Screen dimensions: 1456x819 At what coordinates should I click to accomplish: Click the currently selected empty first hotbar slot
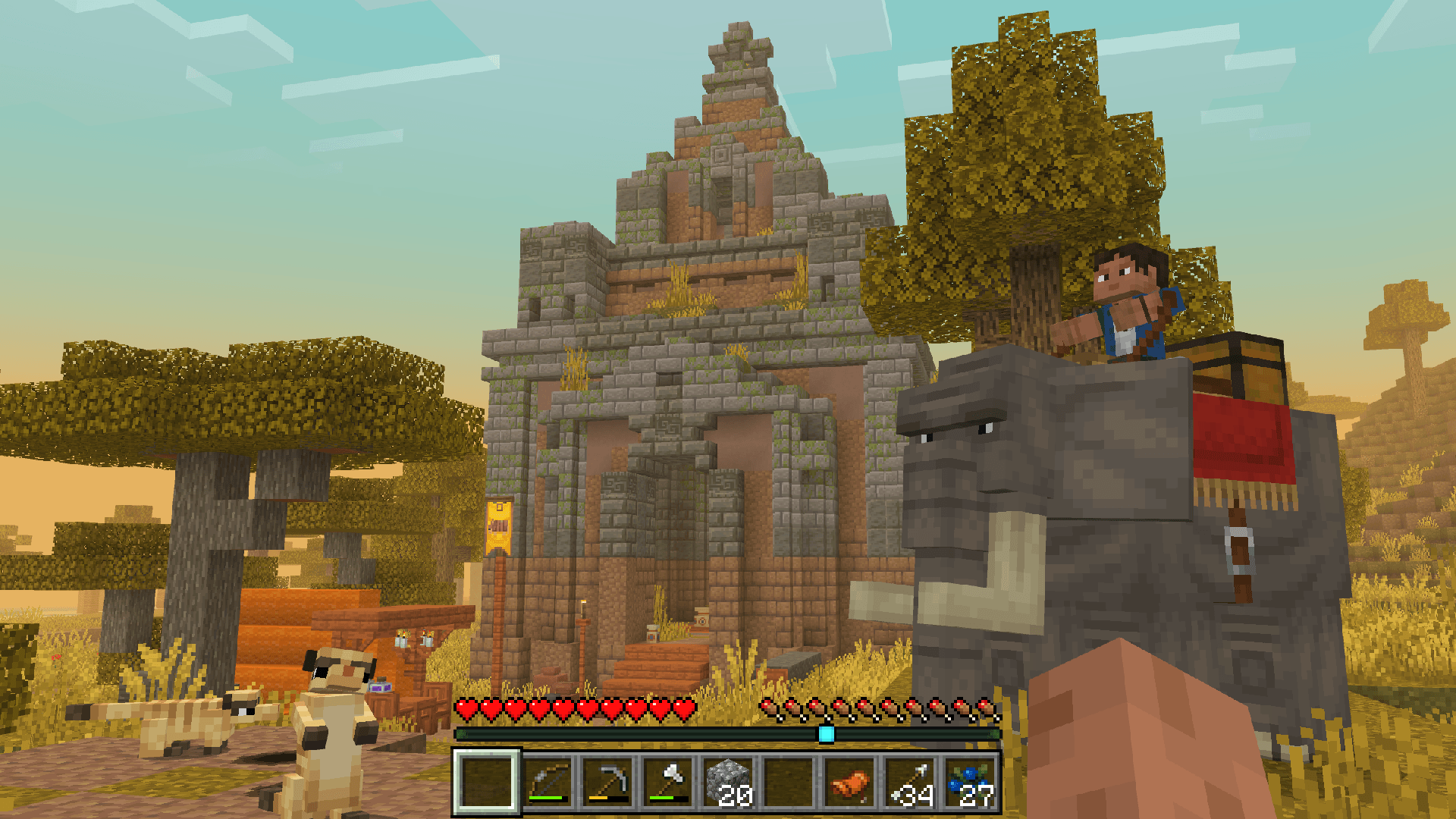pyautogui.click(x=485, y=783)
